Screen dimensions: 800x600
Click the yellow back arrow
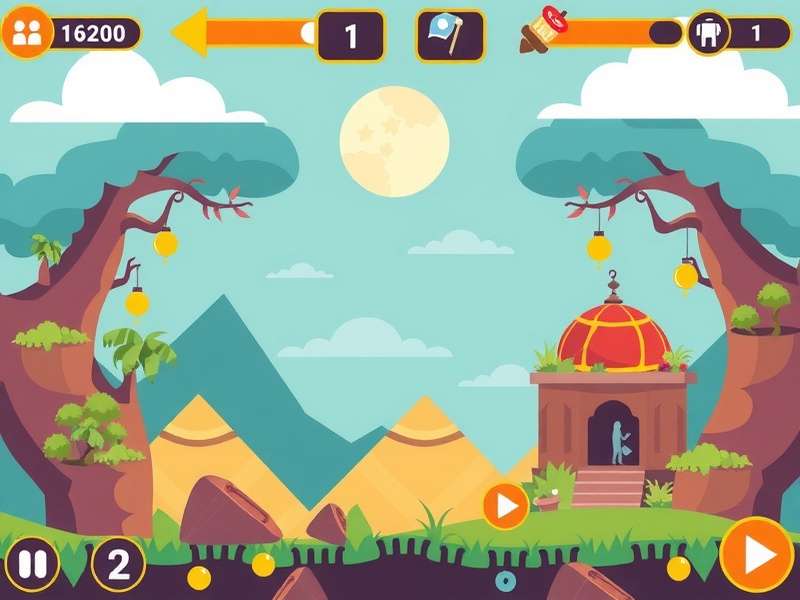tap(192, 33)
